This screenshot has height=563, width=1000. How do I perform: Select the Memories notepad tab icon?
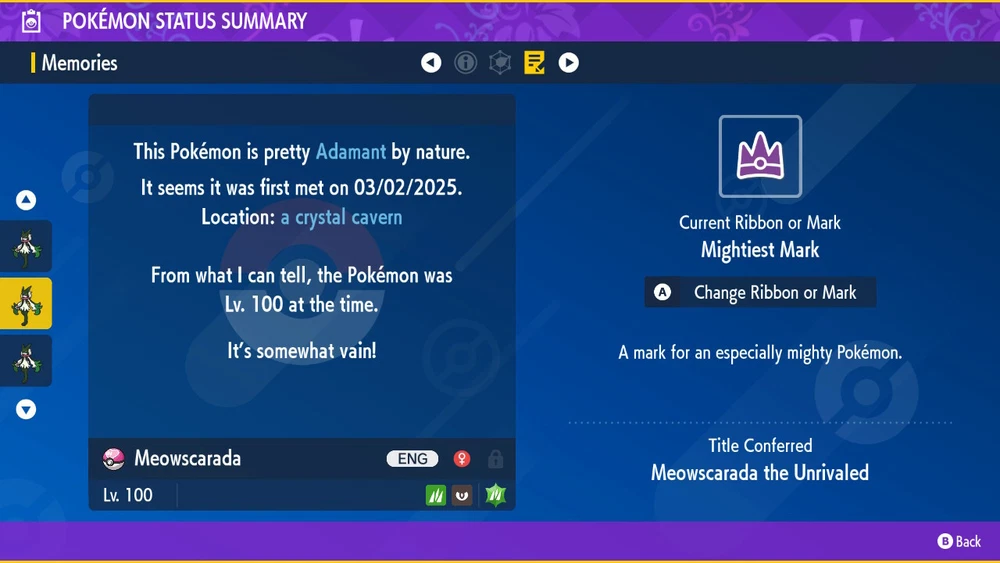534,63
